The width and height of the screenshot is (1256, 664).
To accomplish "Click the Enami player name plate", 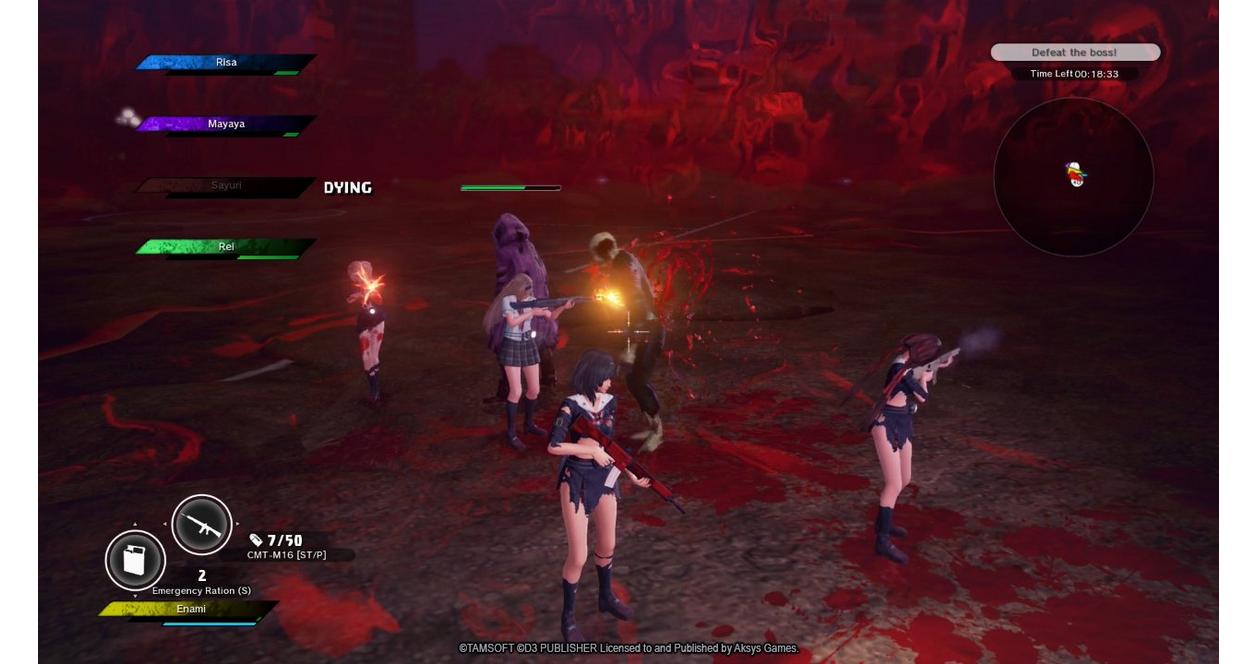I will click(190, 609).
